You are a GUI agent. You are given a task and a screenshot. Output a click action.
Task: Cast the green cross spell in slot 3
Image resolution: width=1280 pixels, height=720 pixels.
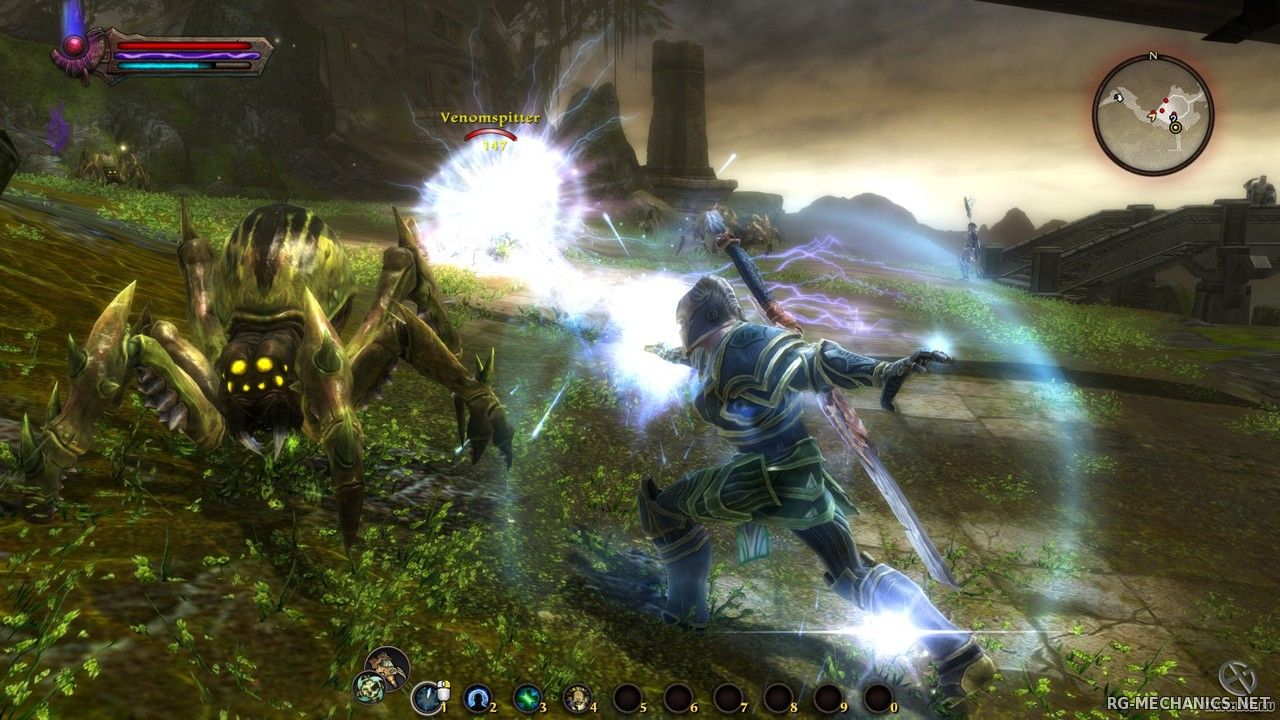(528, 696)
